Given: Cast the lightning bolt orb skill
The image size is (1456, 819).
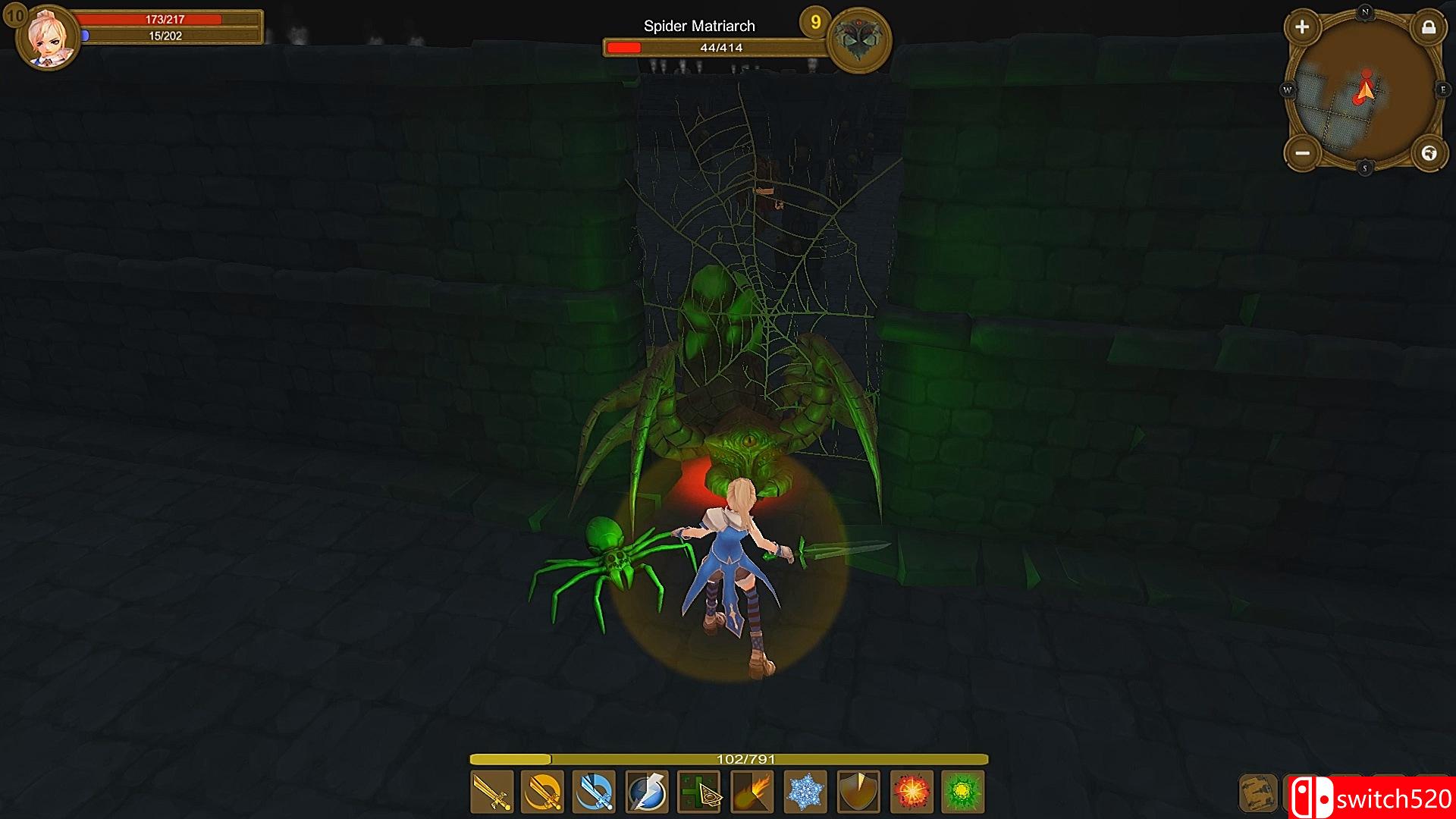Looking at the screenshot, I should click(647, 792).
